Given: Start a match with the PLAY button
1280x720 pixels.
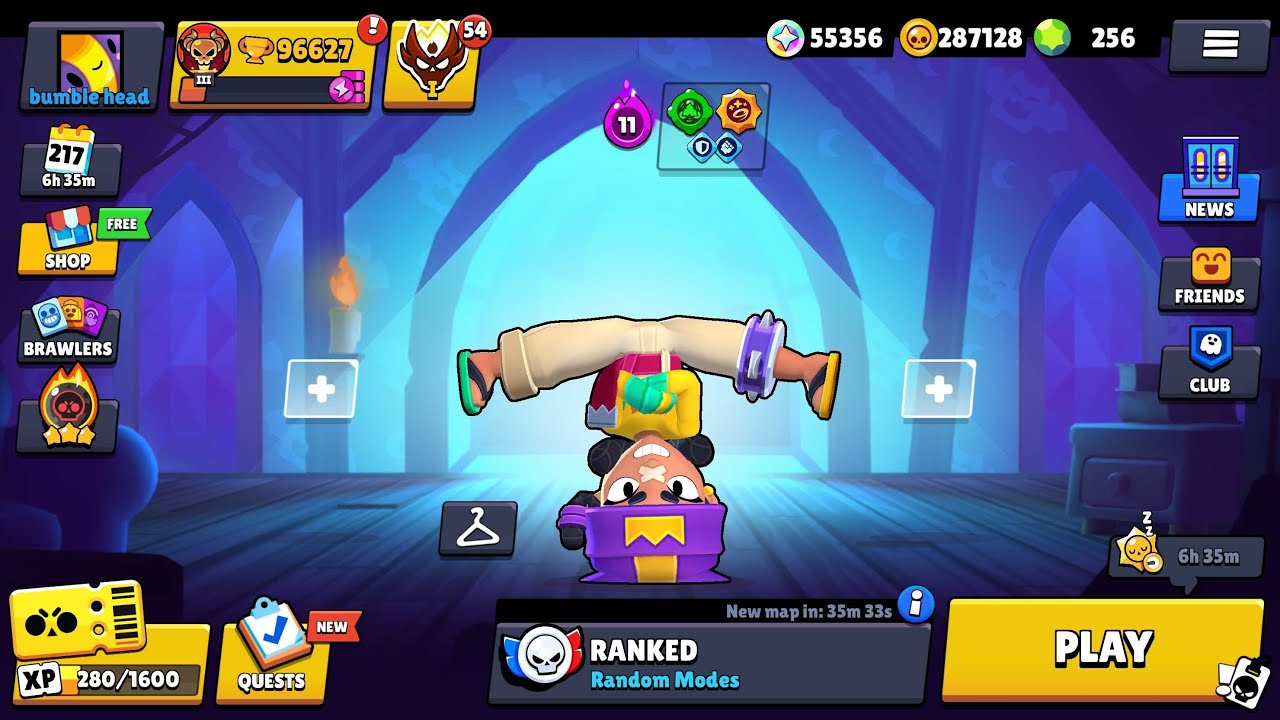Looking at the screenshot, I should click(x=1103, y=648).
